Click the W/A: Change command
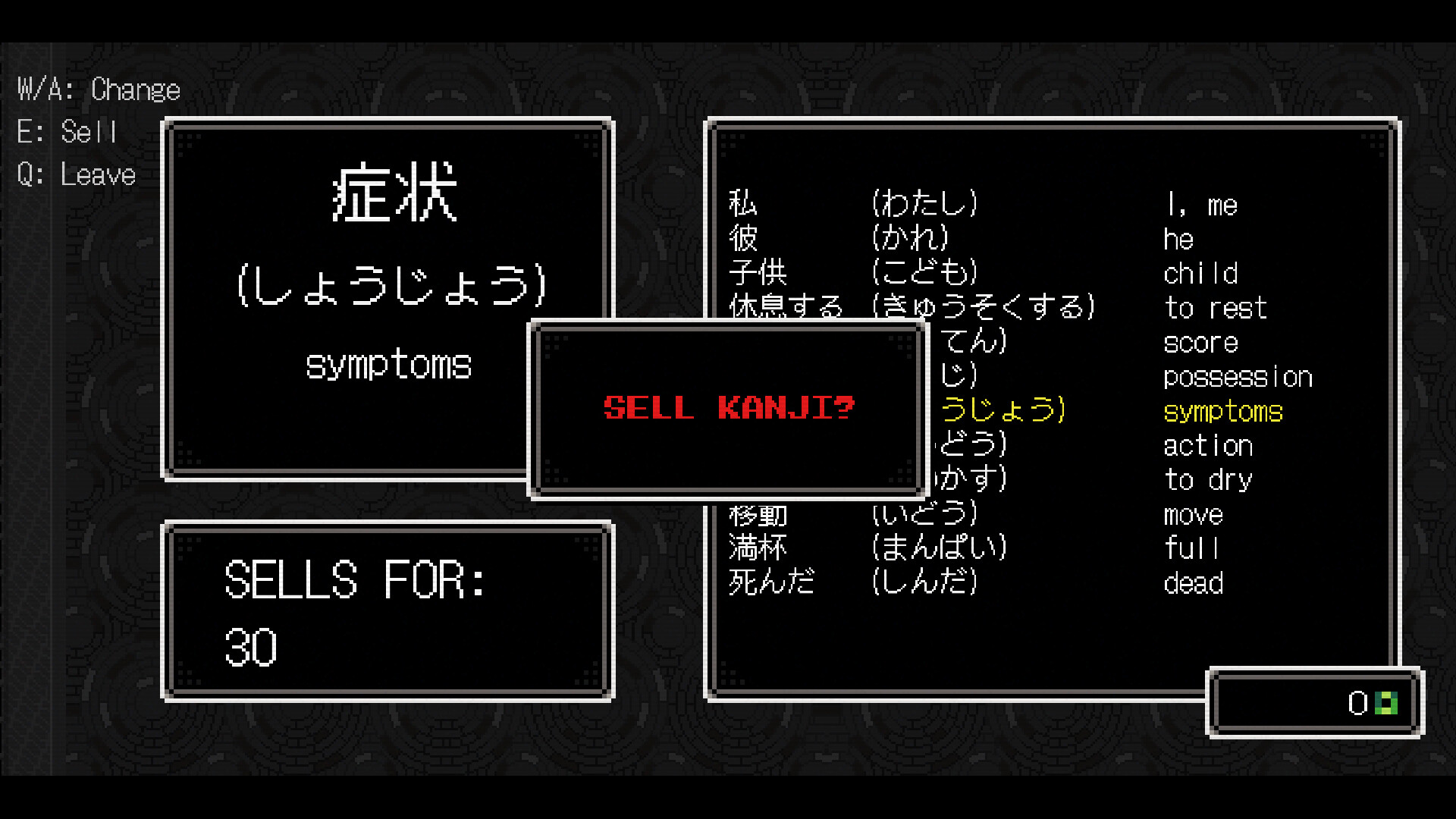The width and height of the screenshot is (1456, 819). click(99, 88)
